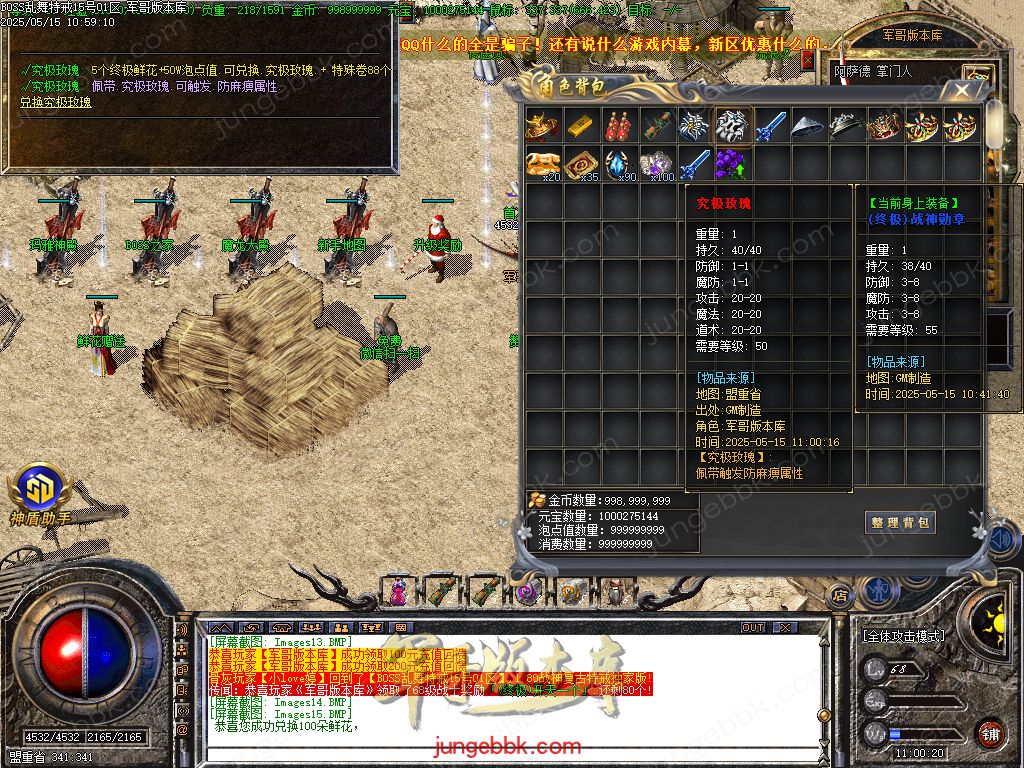Open the 店 shop round button
The image size is (1024, 768).
click(840, 594)
